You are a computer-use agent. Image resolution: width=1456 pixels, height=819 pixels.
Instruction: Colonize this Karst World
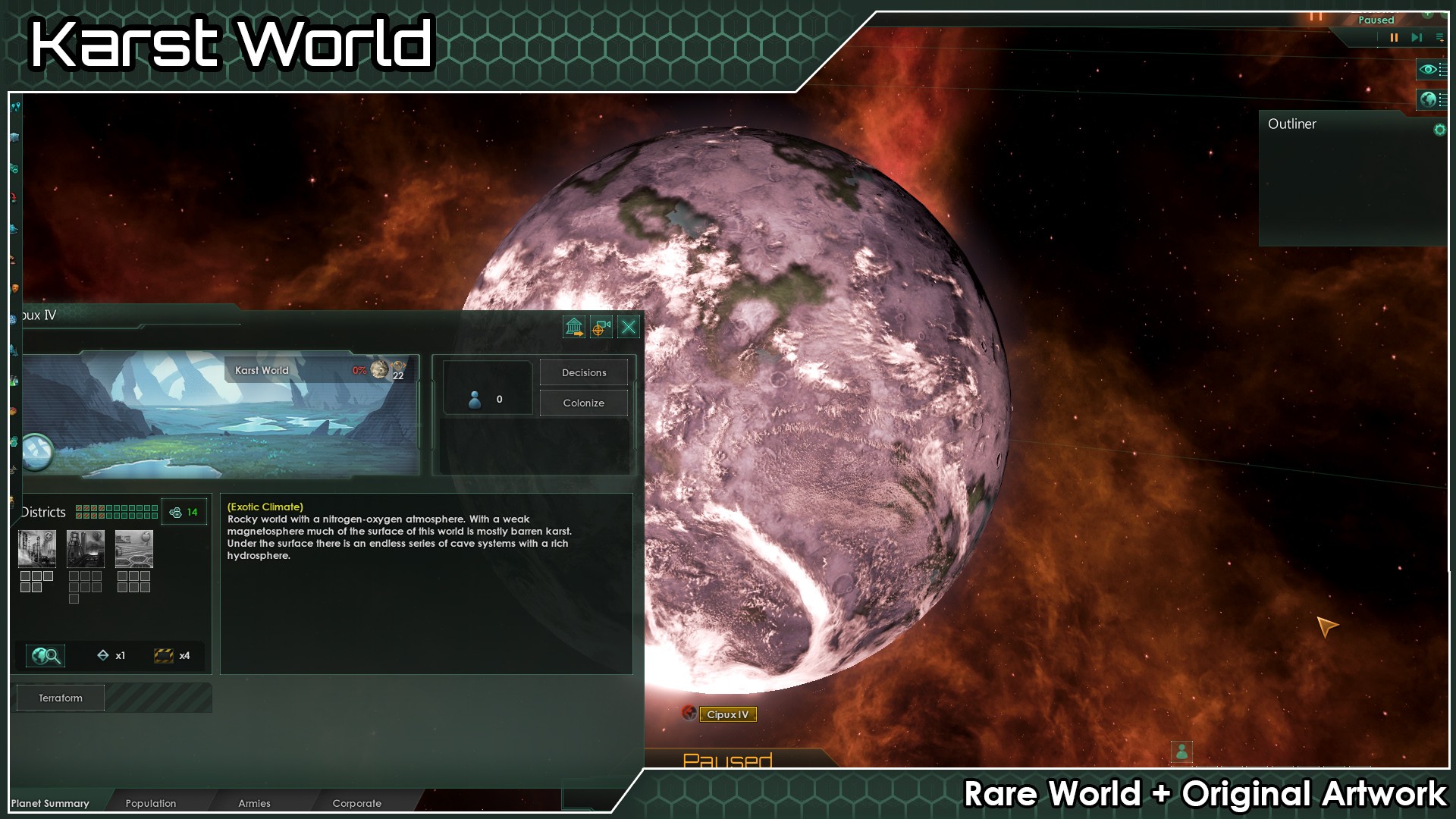click(x=583, y=403)
